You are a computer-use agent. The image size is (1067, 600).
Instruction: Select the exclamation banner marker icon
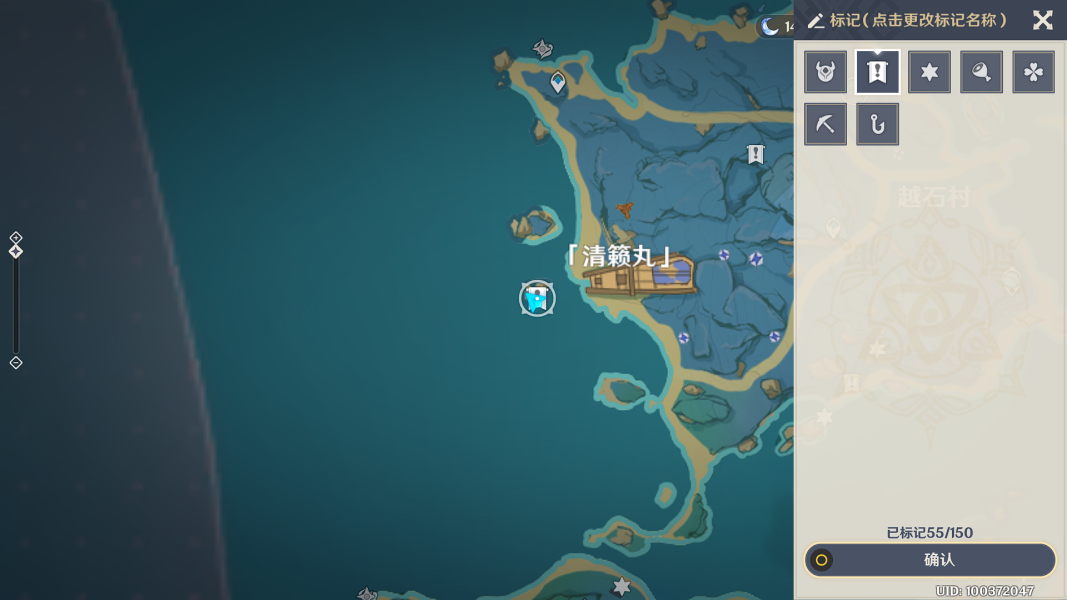877,72
